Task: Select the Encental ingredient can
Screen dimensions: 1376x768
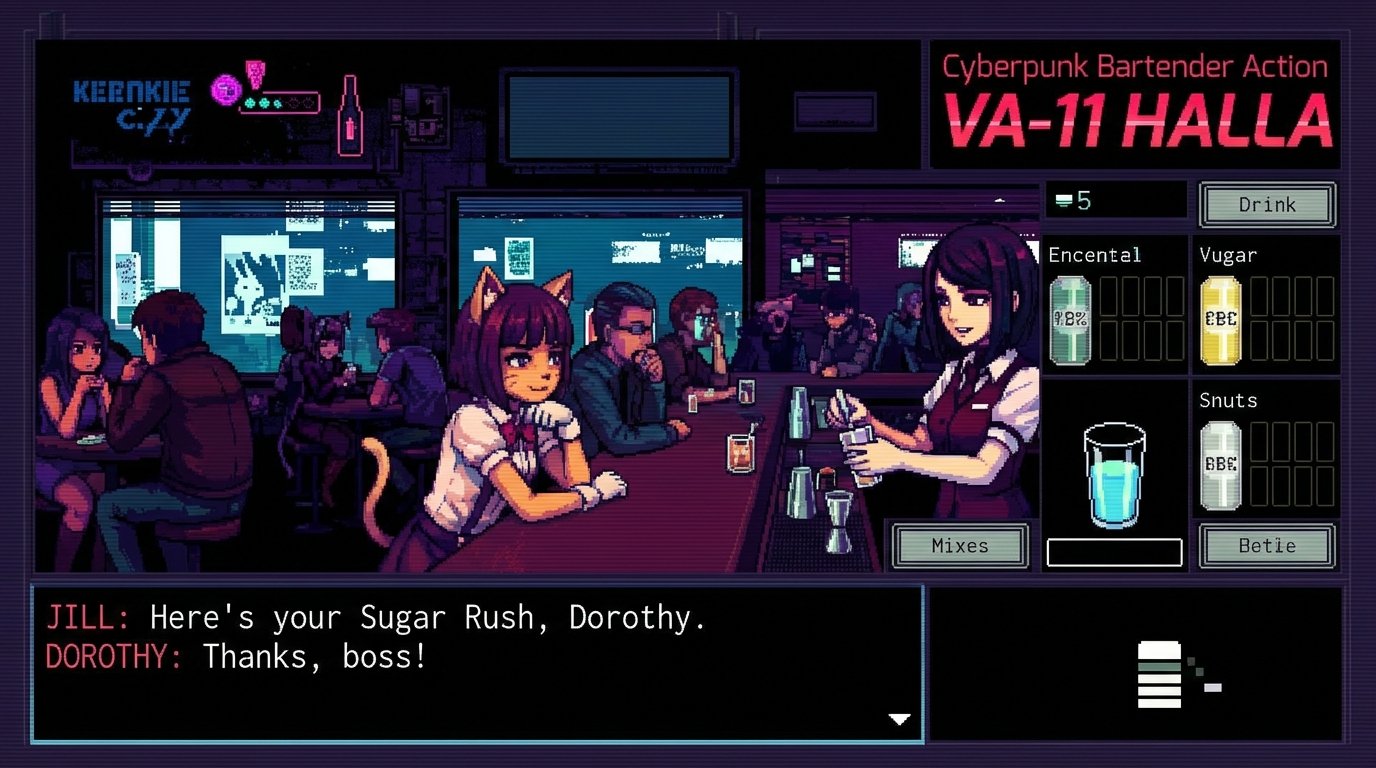Action: click(x=1069, y=318)
